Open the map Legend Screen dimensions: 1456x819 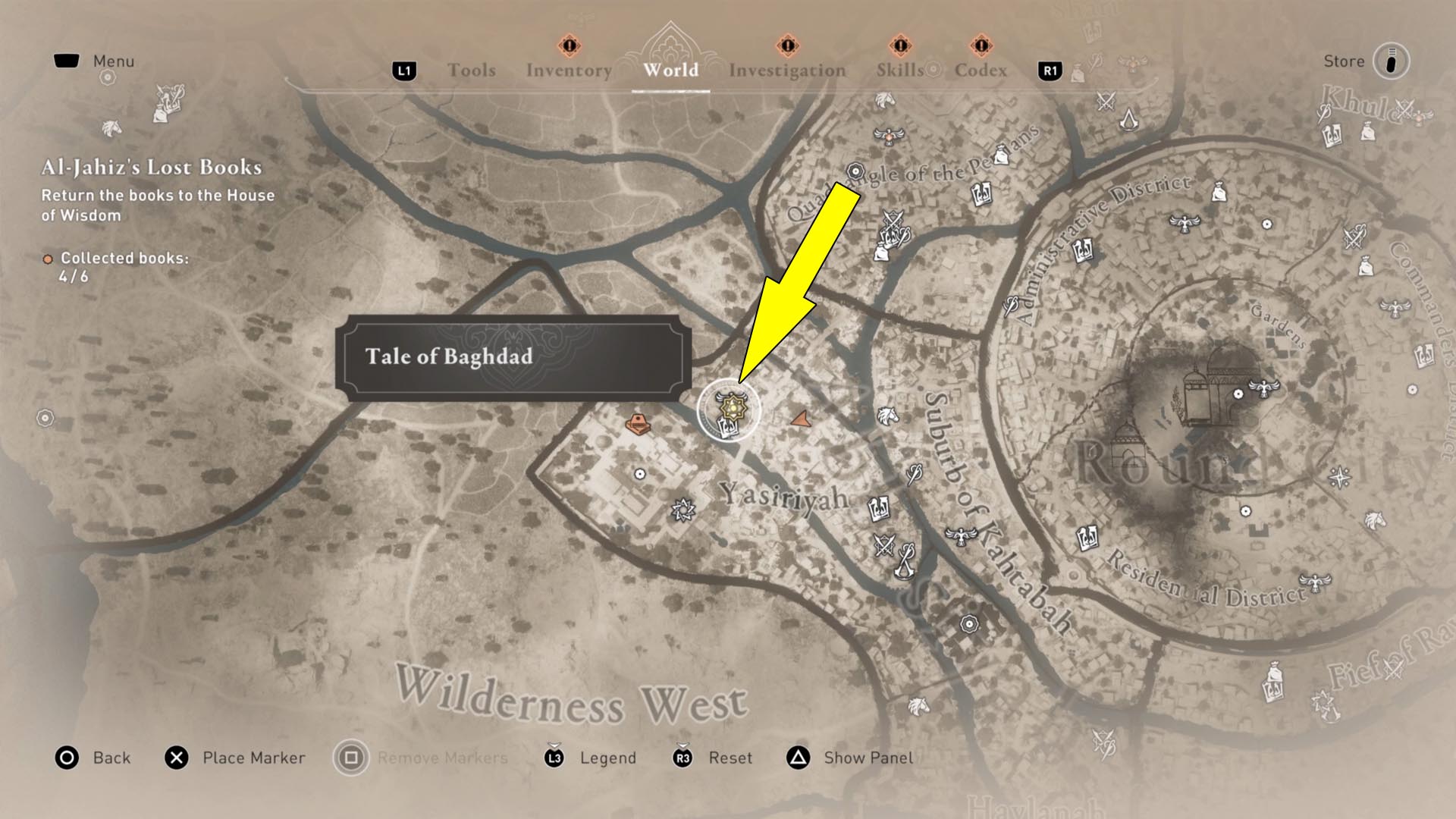[607, 757]
